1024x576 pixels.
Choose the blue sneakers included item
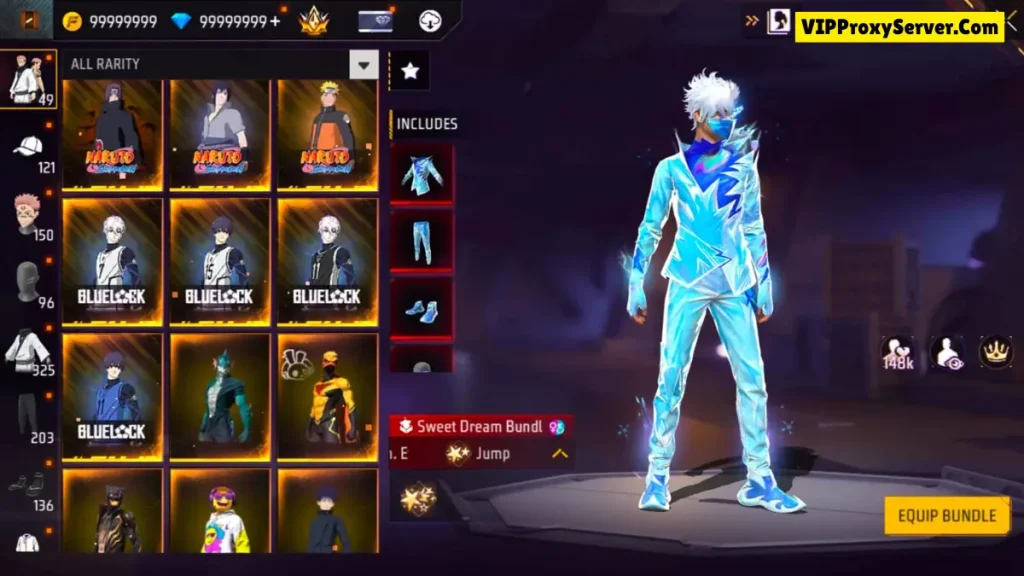pyautogui.click(x=421, y=309)
